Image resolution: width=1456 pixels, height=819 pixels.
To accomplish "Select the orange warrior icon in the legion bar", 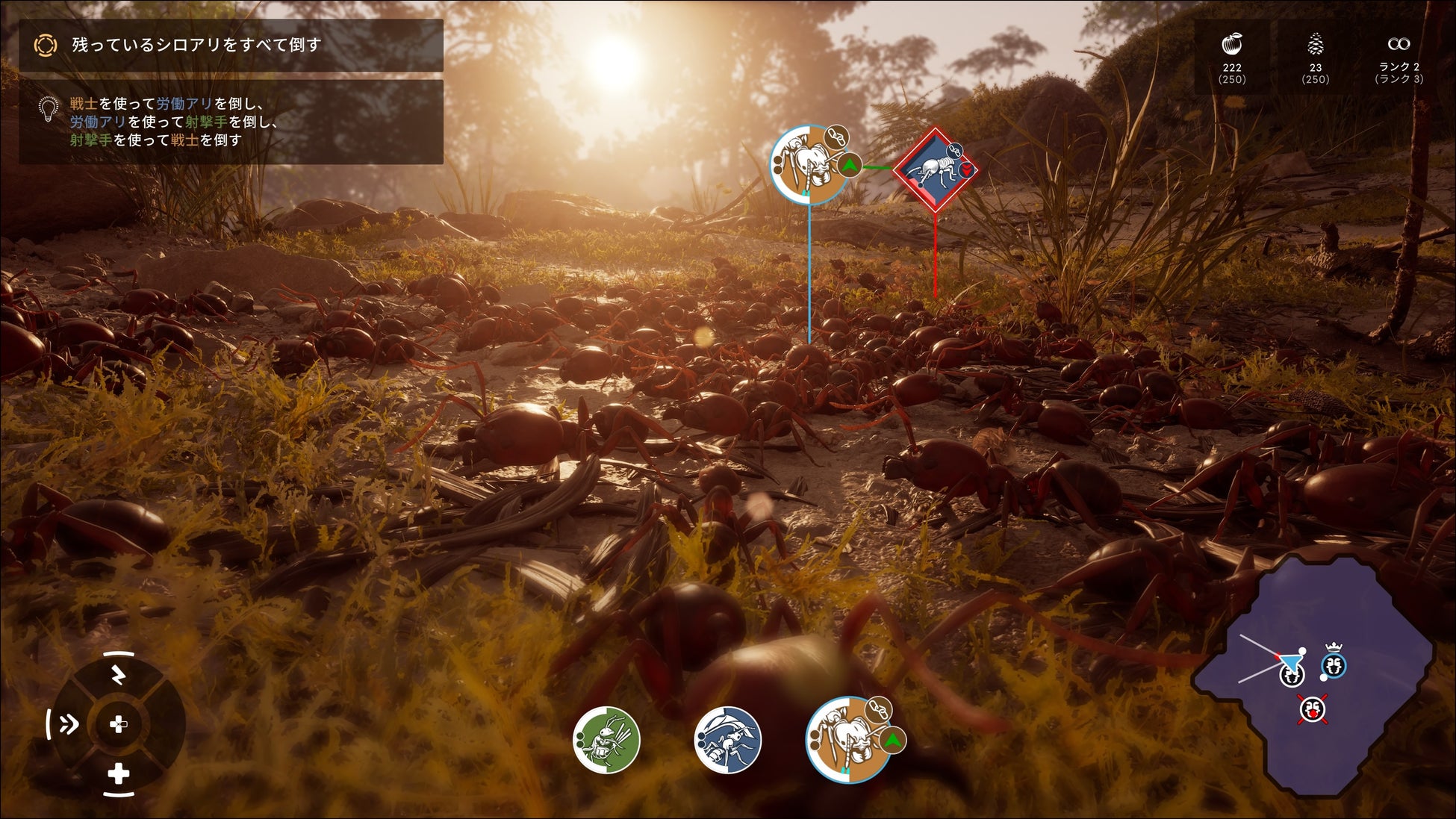I will [x=848, y=740].
